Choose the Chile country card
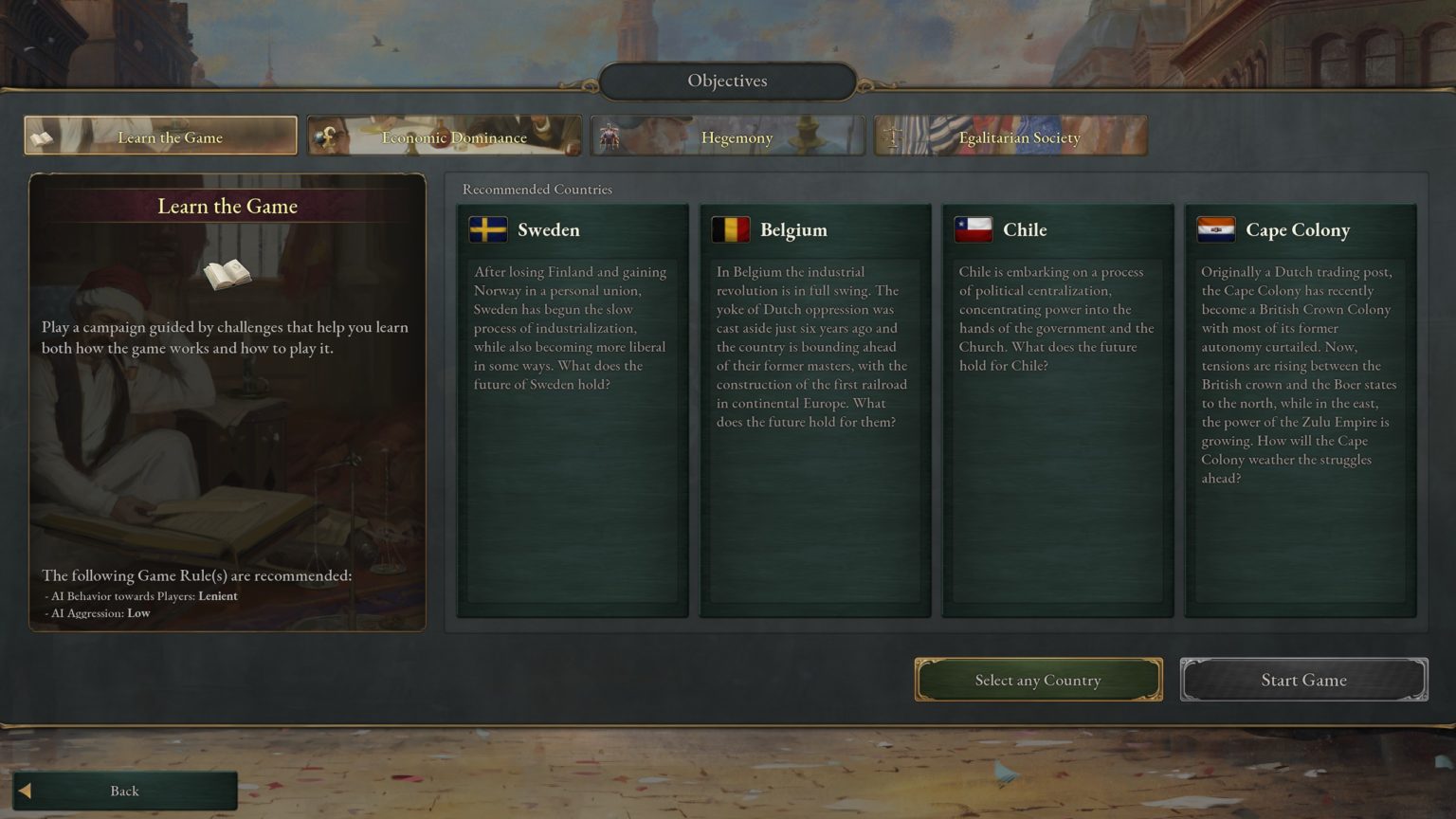 (x=1058, y=409)
